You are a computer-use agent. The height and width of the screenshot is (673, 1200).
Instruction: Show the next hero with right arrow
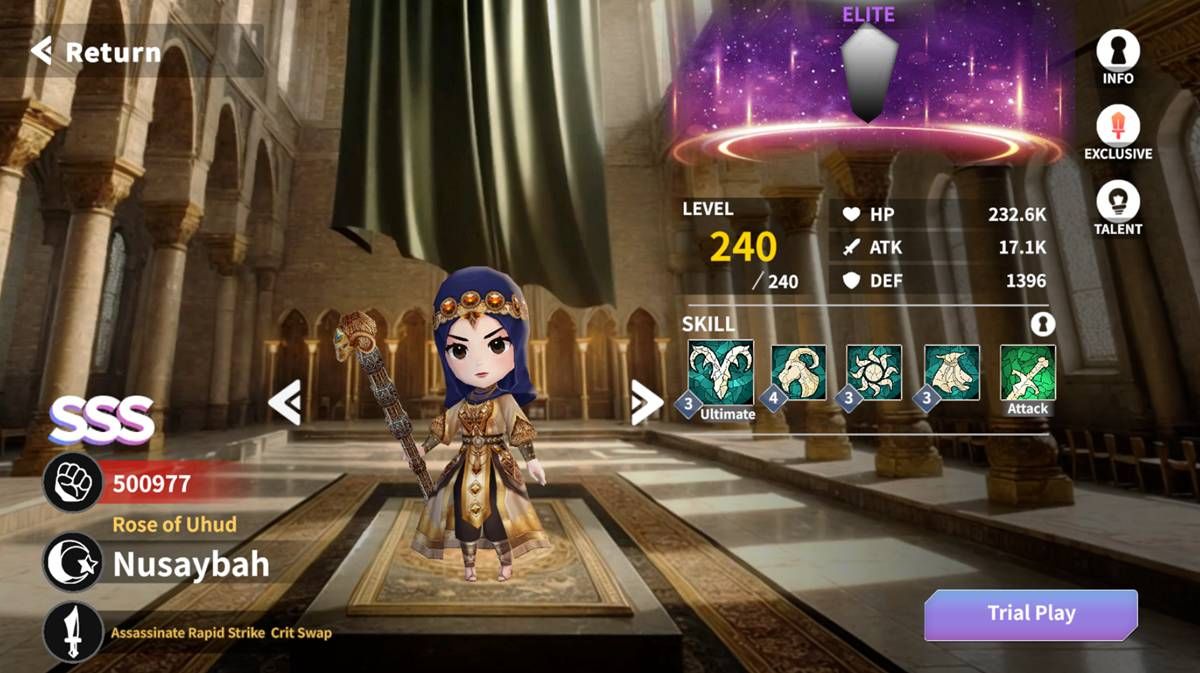coord(646,403)
